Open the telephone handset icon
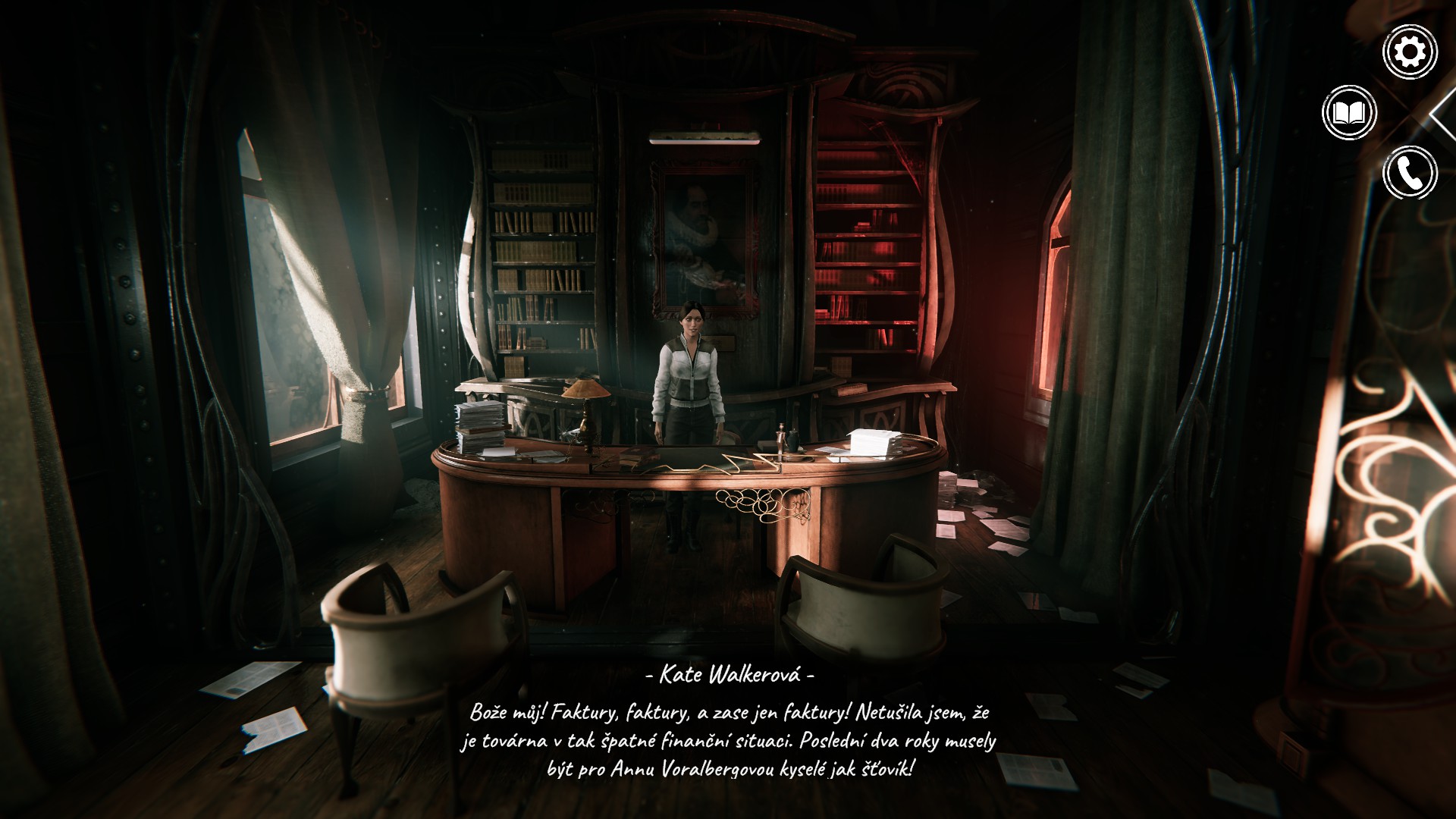1456x819 pixels. 1410,173
